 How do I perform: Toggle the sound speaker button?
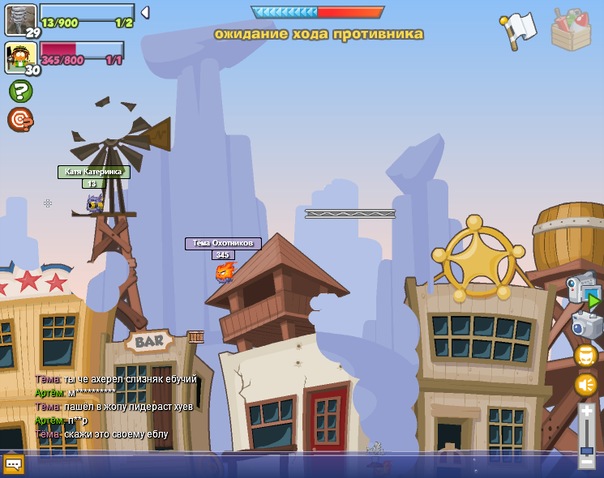coord(586,384)
